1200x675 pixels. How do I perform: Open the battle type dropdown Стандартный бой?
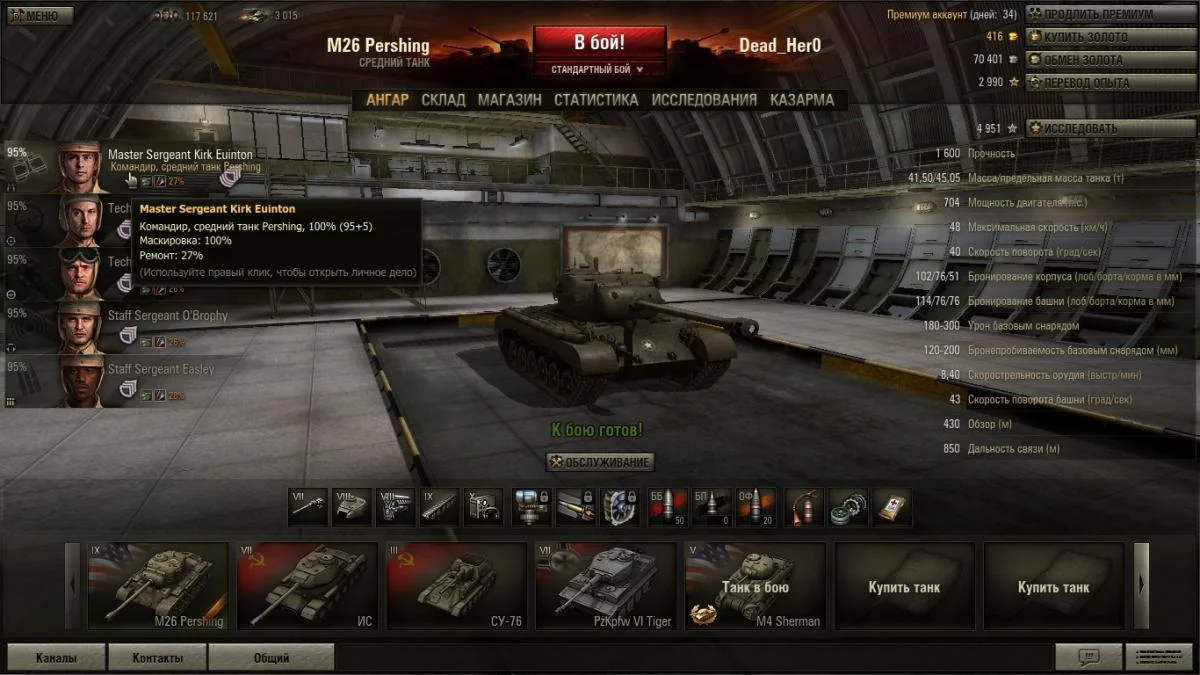coord(599,70)
